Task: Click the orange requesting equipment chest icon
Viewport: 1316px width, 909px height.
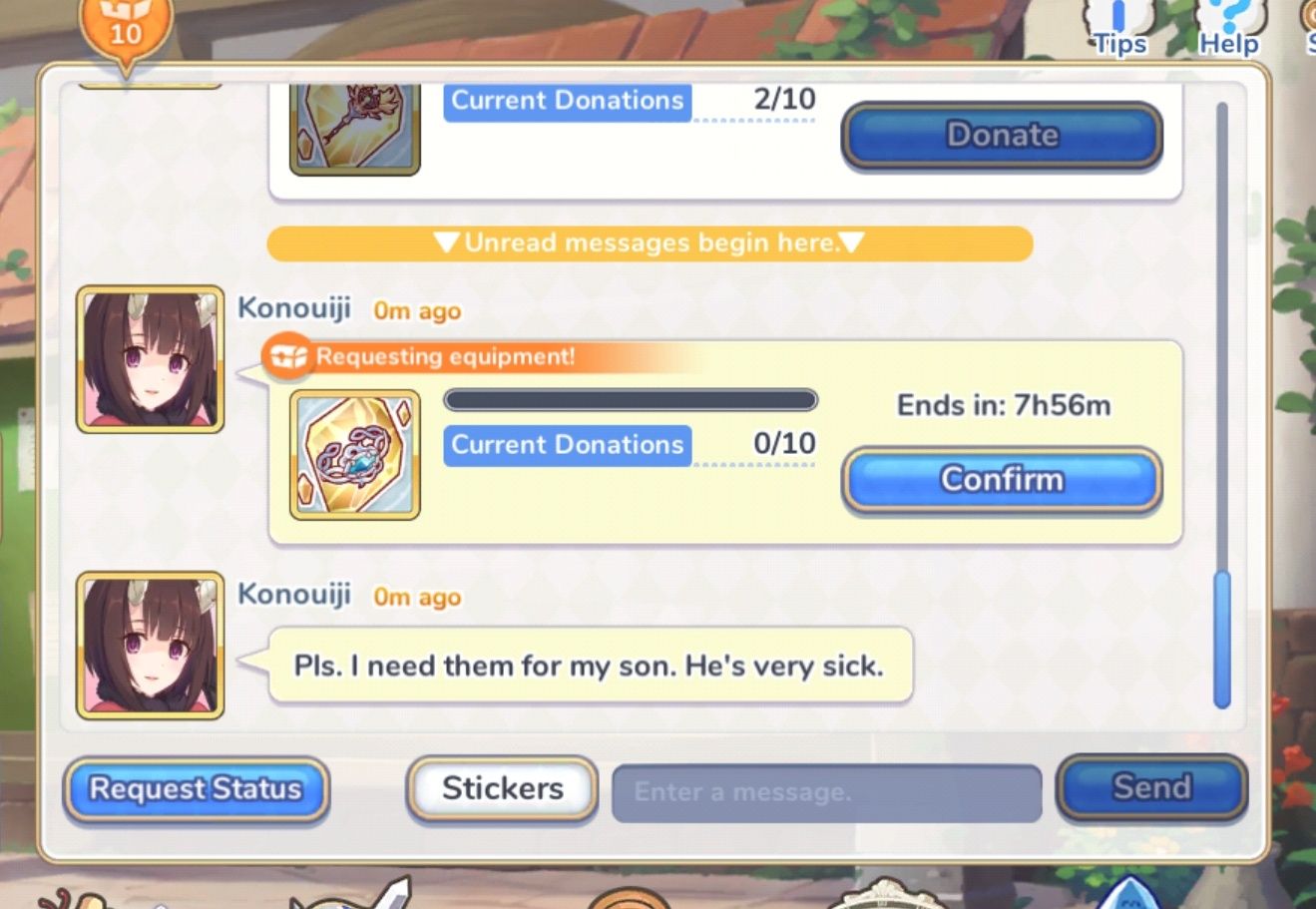Action: [286, 356]
